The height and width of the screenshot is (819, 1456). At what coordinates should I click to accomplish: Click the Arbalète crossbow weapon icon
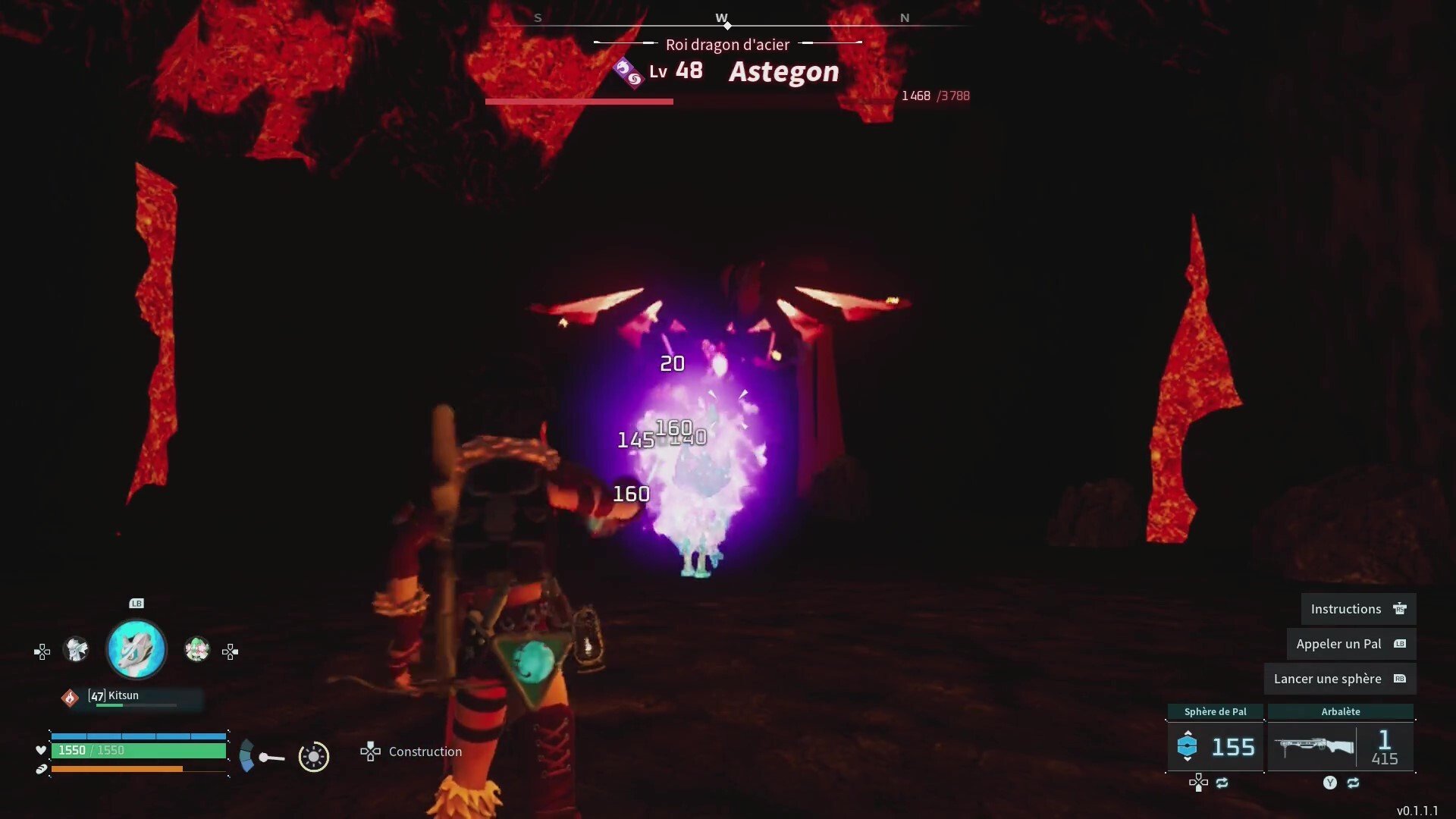pyautogui.click(x=1313, y=745)
